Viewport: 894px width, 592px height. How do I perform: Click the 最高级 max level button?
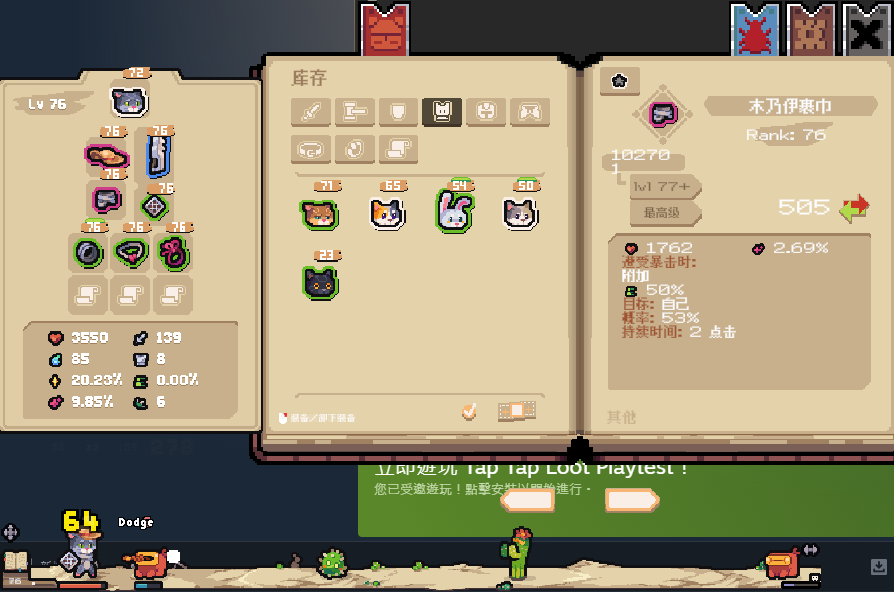pos(664,212)
